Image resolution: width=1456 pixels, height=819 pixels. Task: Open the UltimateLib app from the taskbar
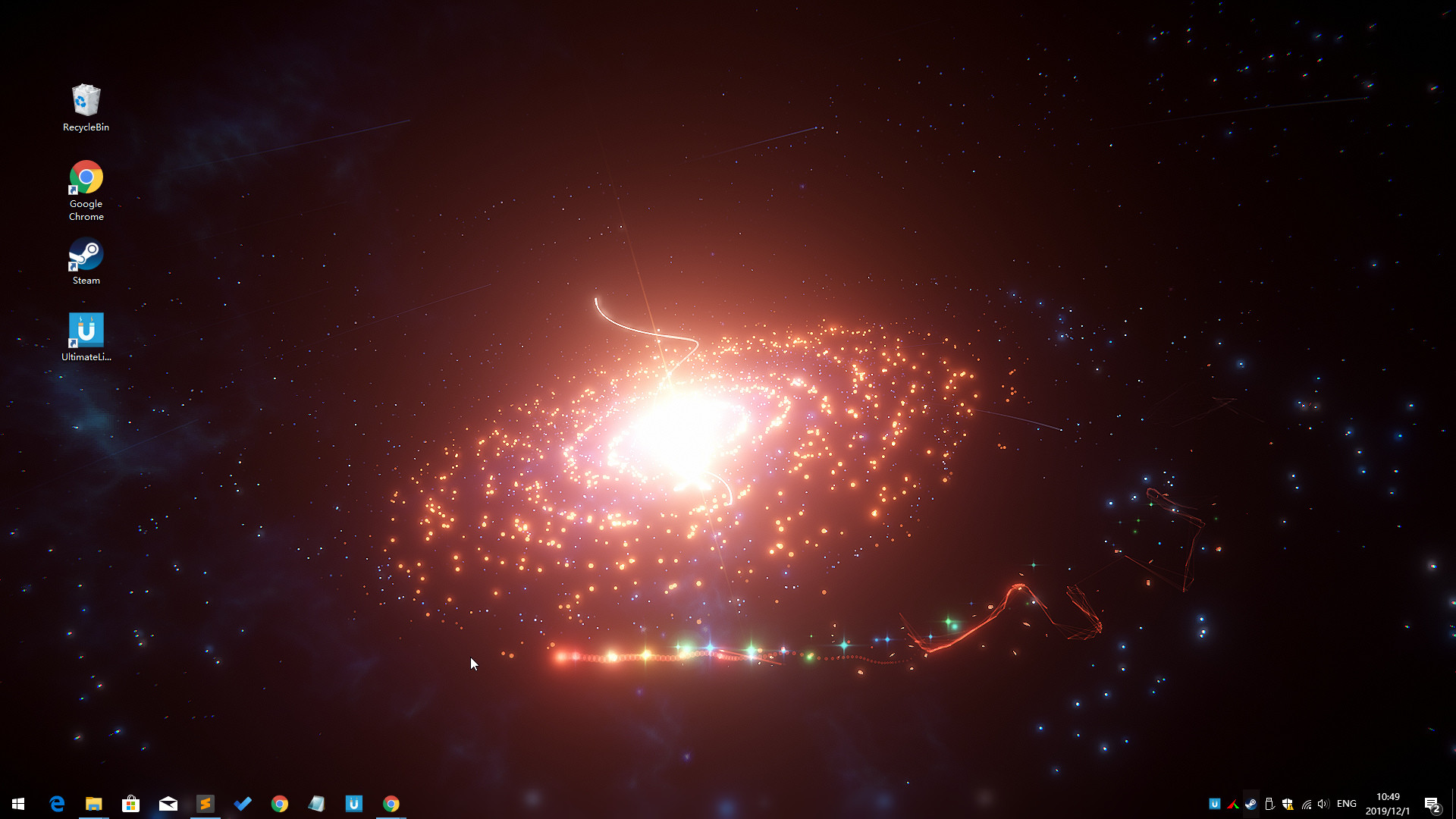pos(354,803)
